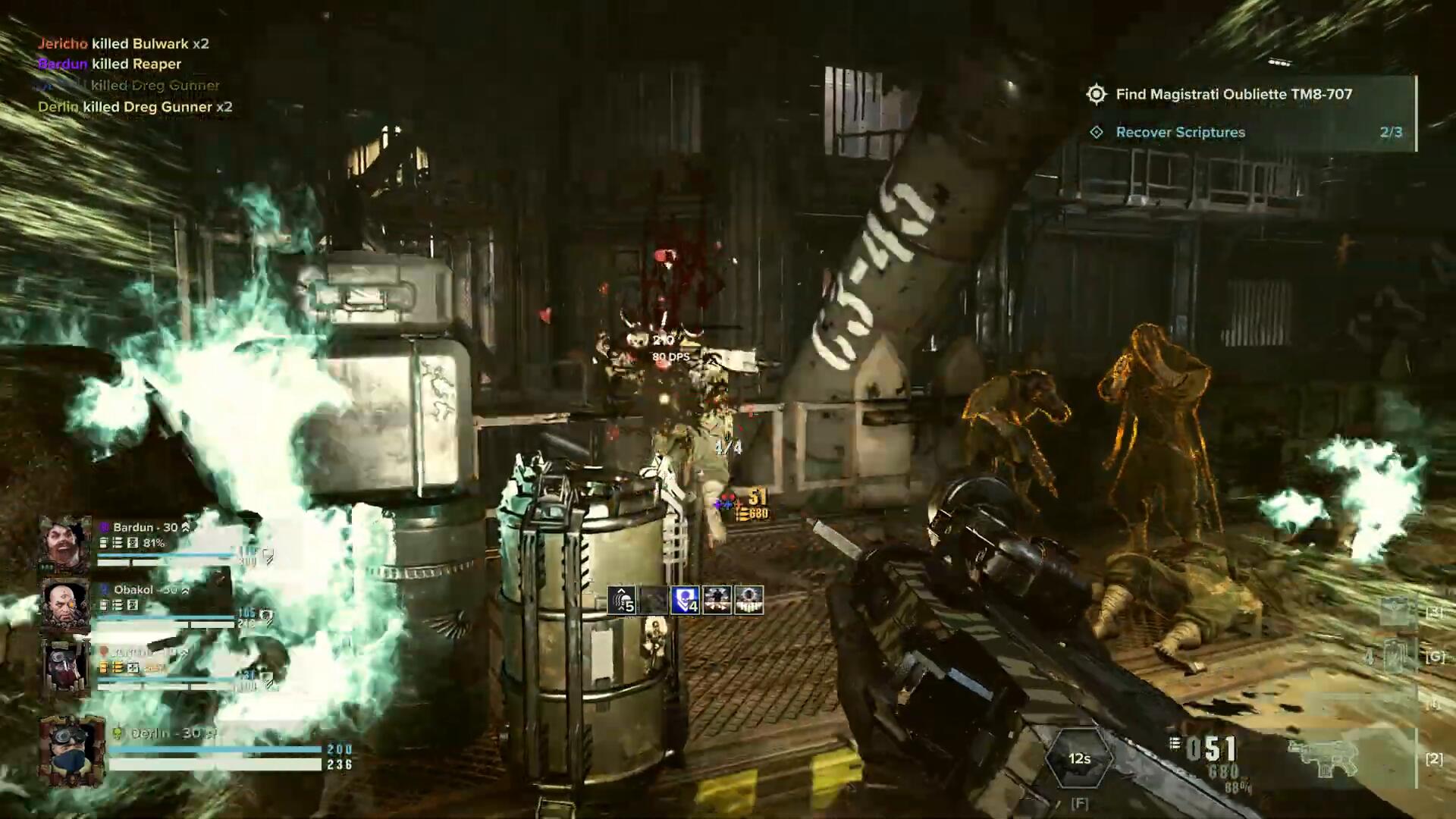Click the Jericho killed Bulwark feed entry
Screen dimensions: 1456x819
(x=124, y=44)
